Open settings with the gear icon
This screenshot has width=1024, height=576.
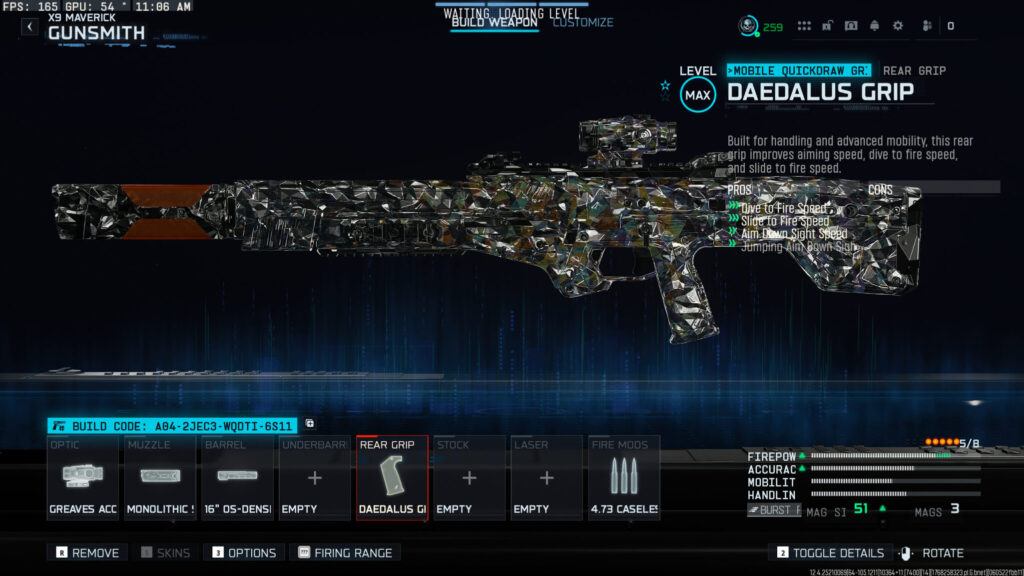tap(897, 26)
